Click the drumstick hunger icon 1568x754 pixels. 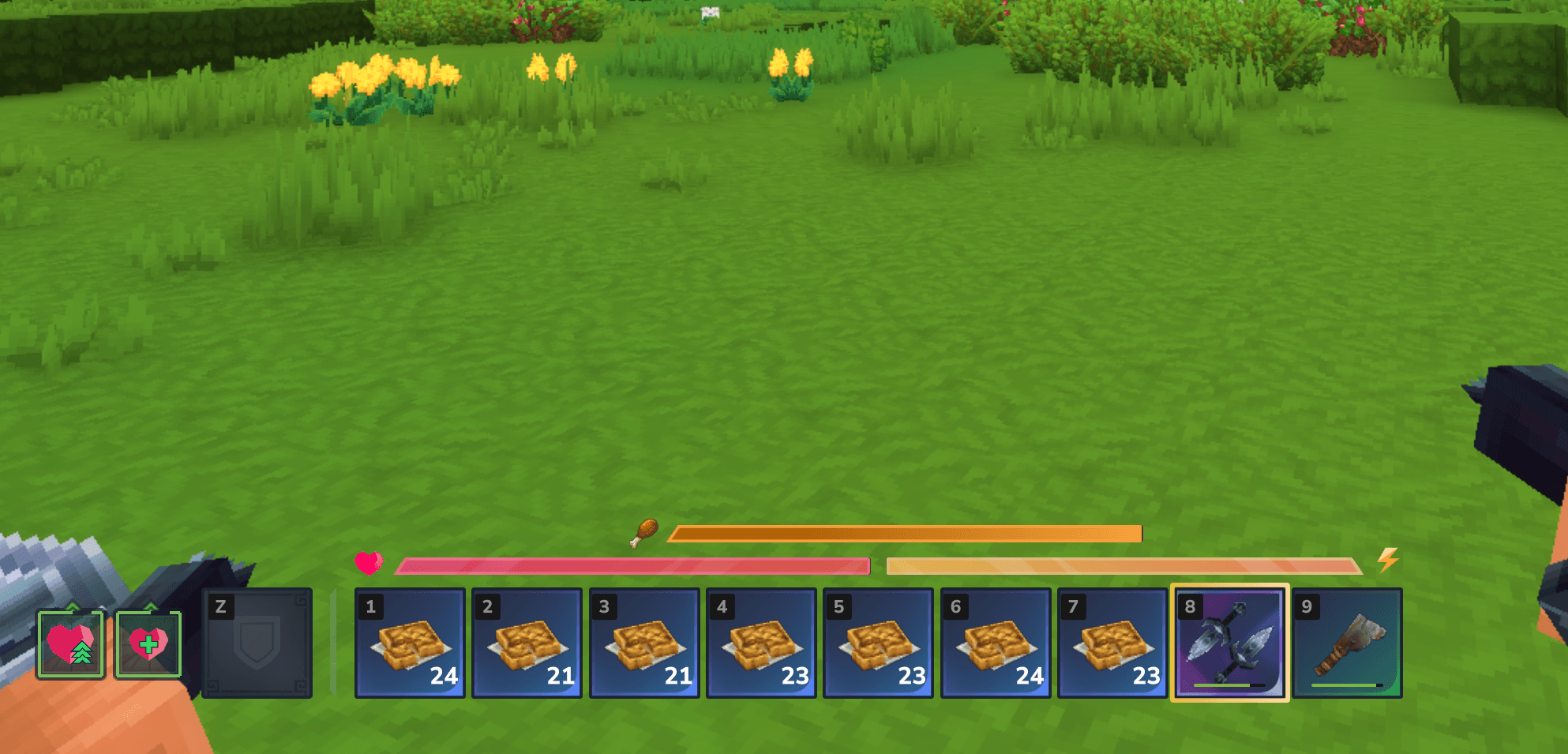coord(643,535)
